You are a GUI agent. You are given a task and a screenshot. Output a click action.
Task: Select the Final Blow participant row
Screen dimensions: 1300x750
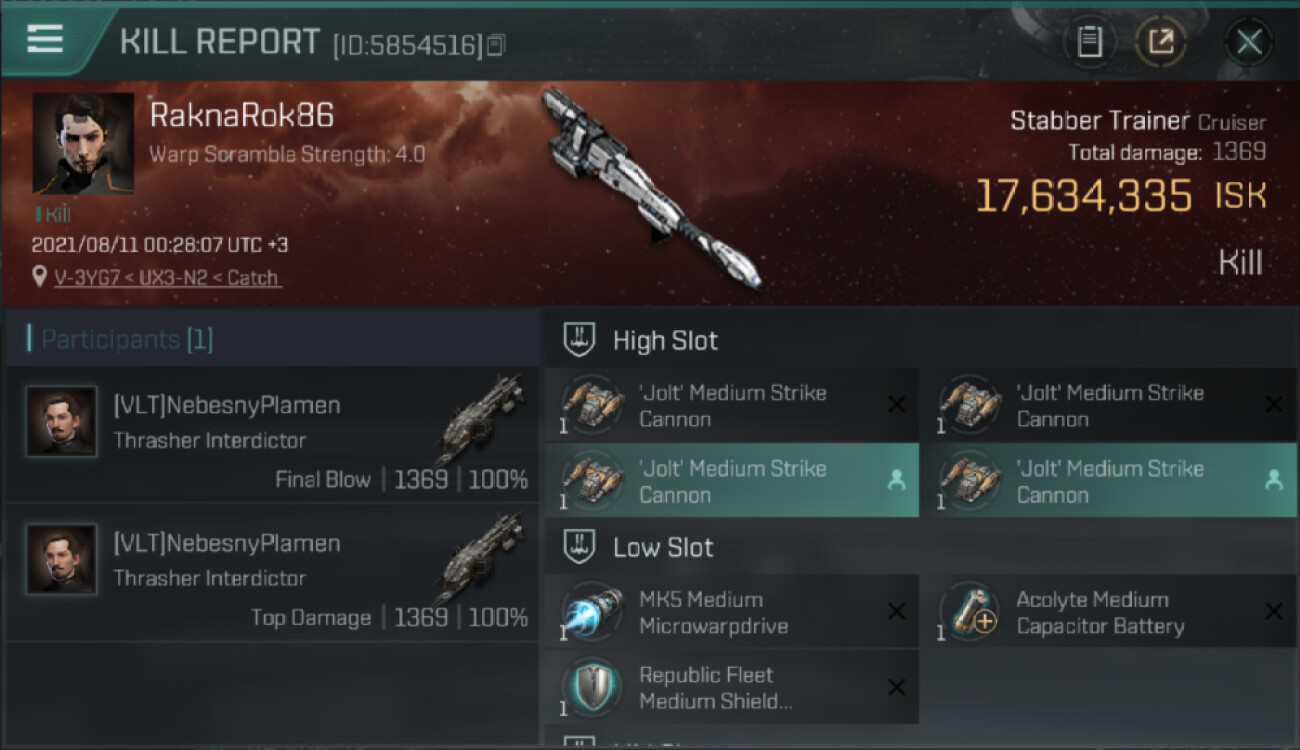coord(272,435)
